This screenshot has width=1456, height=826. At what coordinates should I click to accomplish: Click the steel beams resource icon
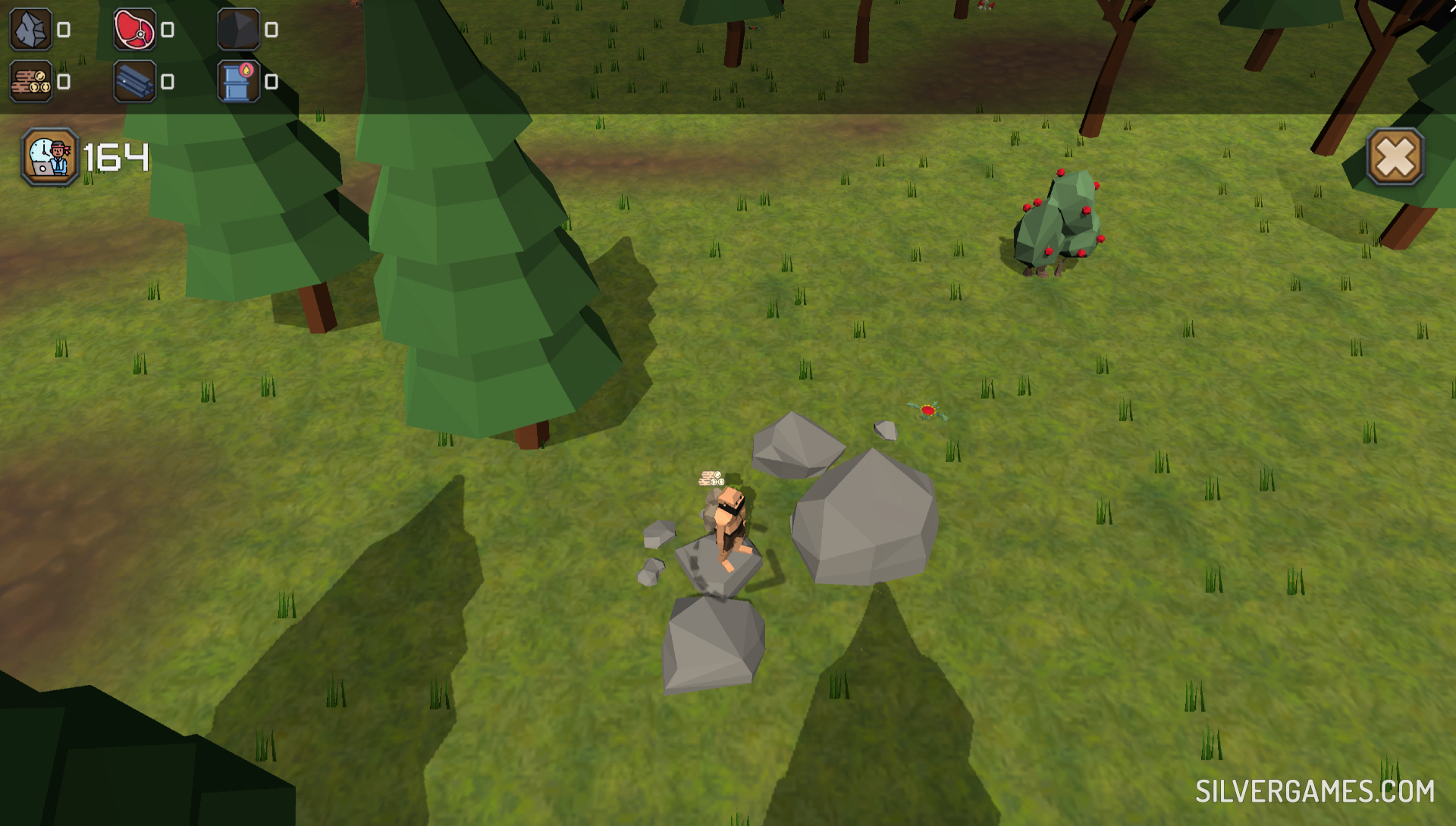(135, 81)
